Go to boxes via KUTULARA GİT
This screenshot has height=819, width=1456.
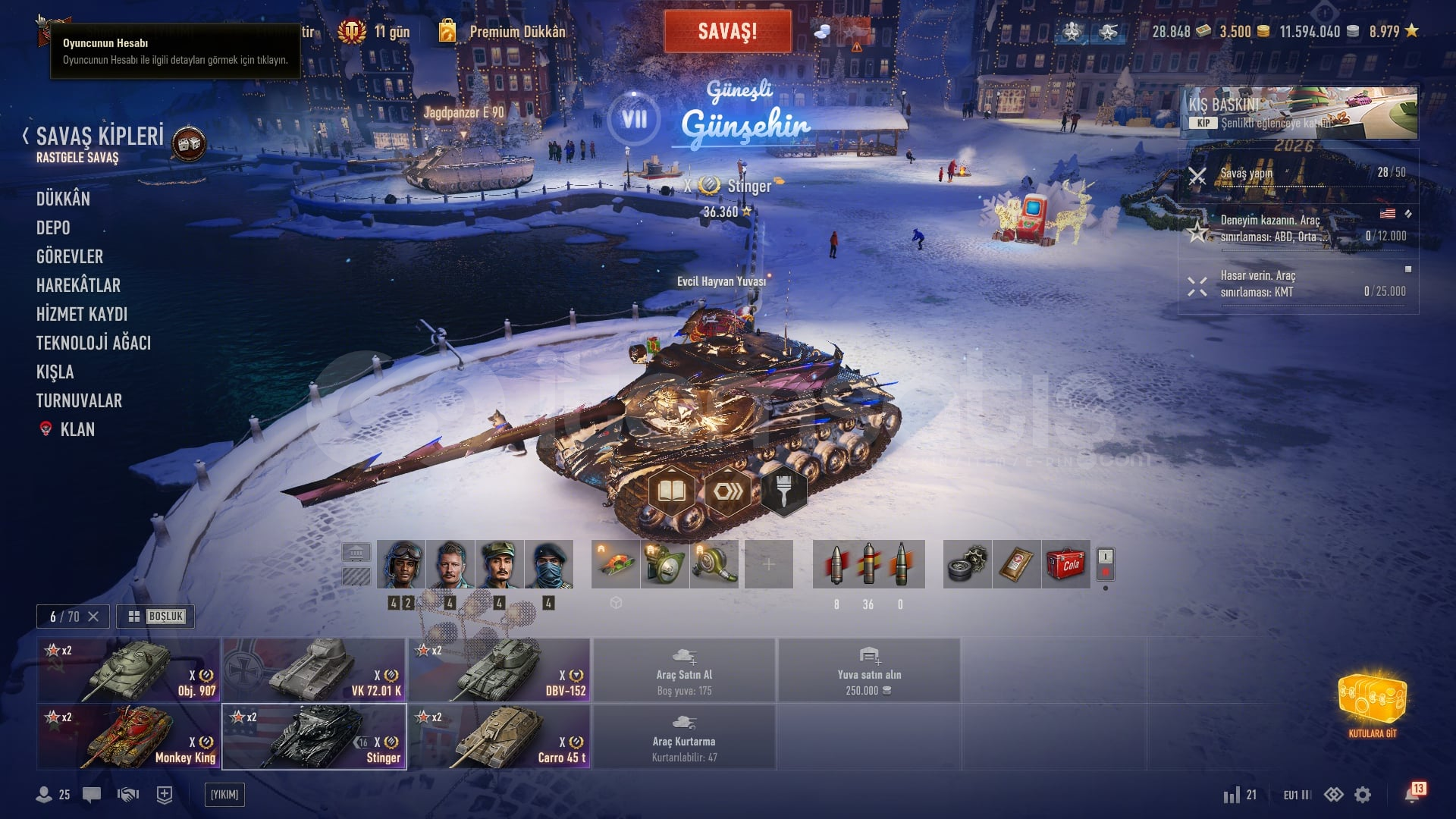[x=1372, y=704]
